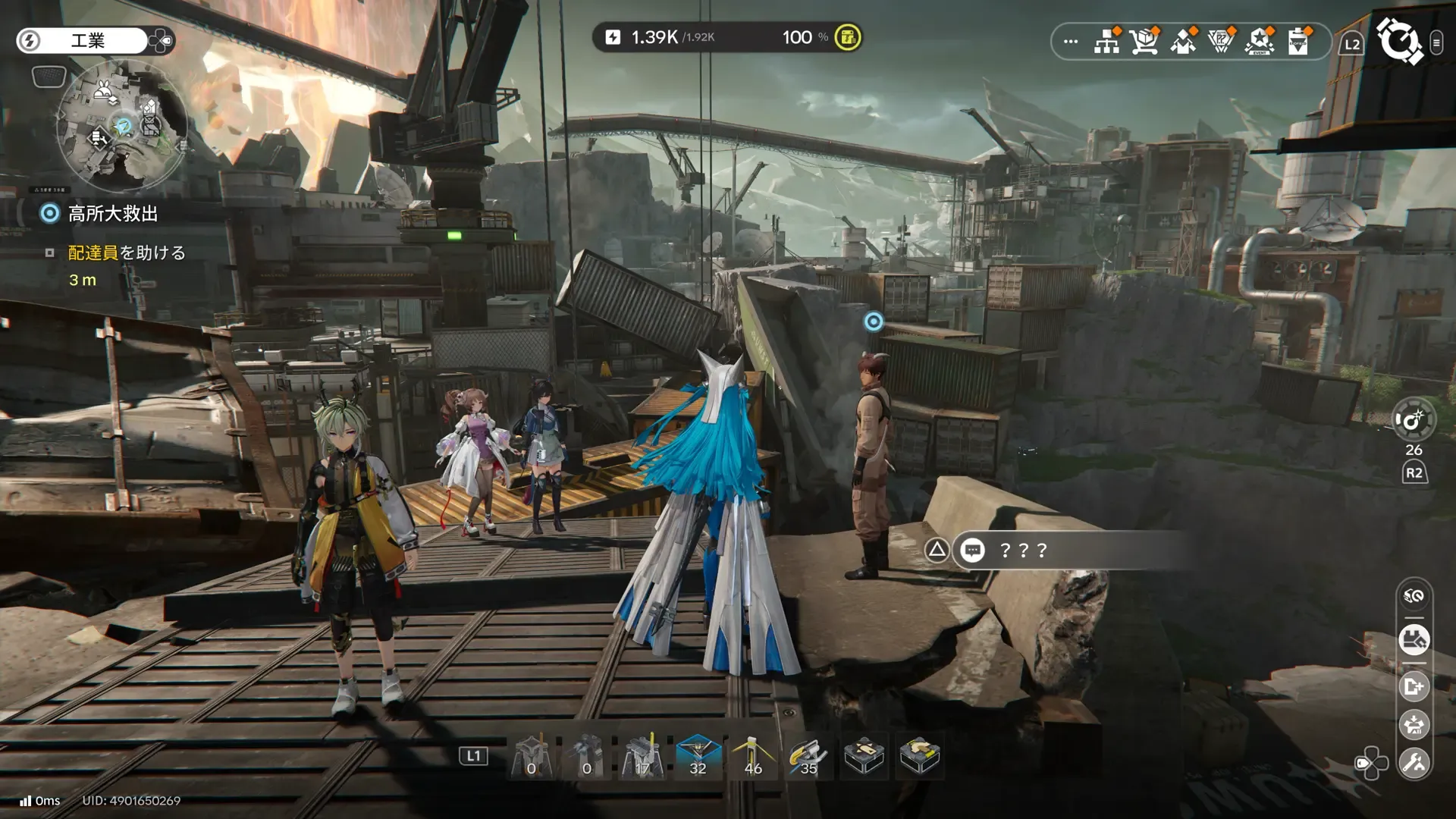This screenshot has width=1456, height=819.
Task: Click the blueprint plus button
Action: (x=1414, y=687)
